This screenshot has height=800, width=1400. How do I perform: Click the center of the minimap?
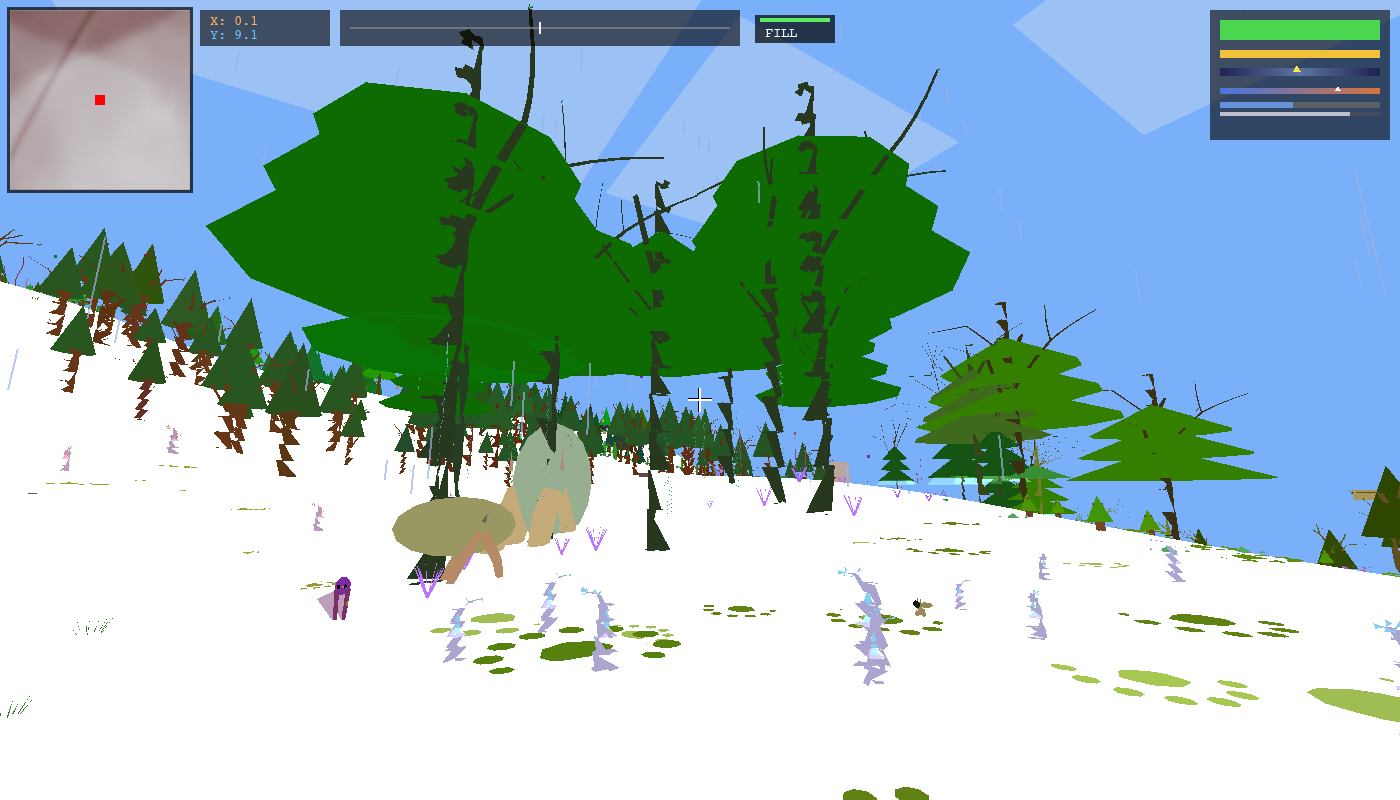(x=99, y=99)
